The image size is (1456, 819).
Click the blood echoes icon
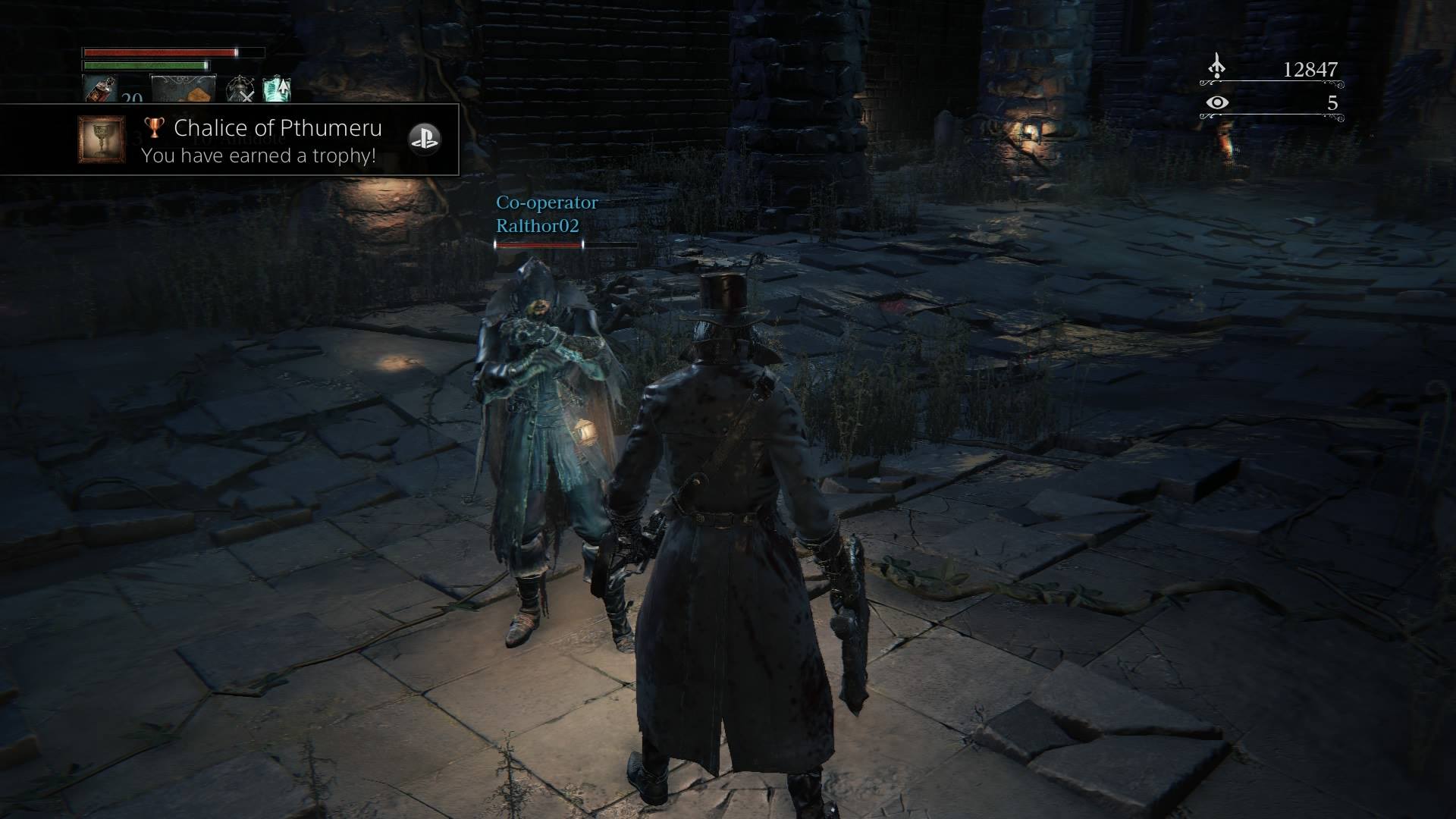click(1216, 67)
